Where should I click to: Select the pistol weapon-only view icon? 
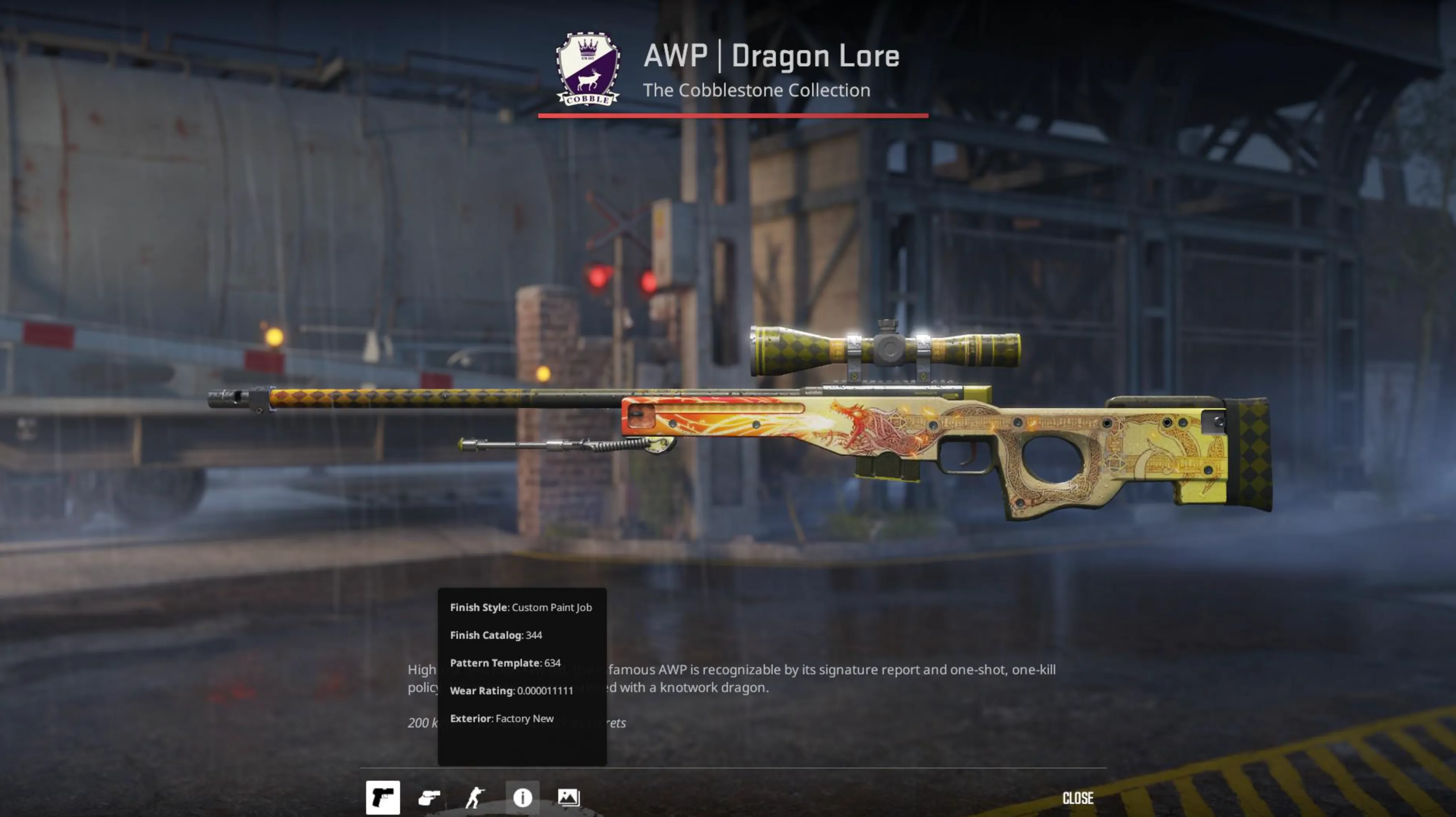pyautogui.click(x=383, y=797)
